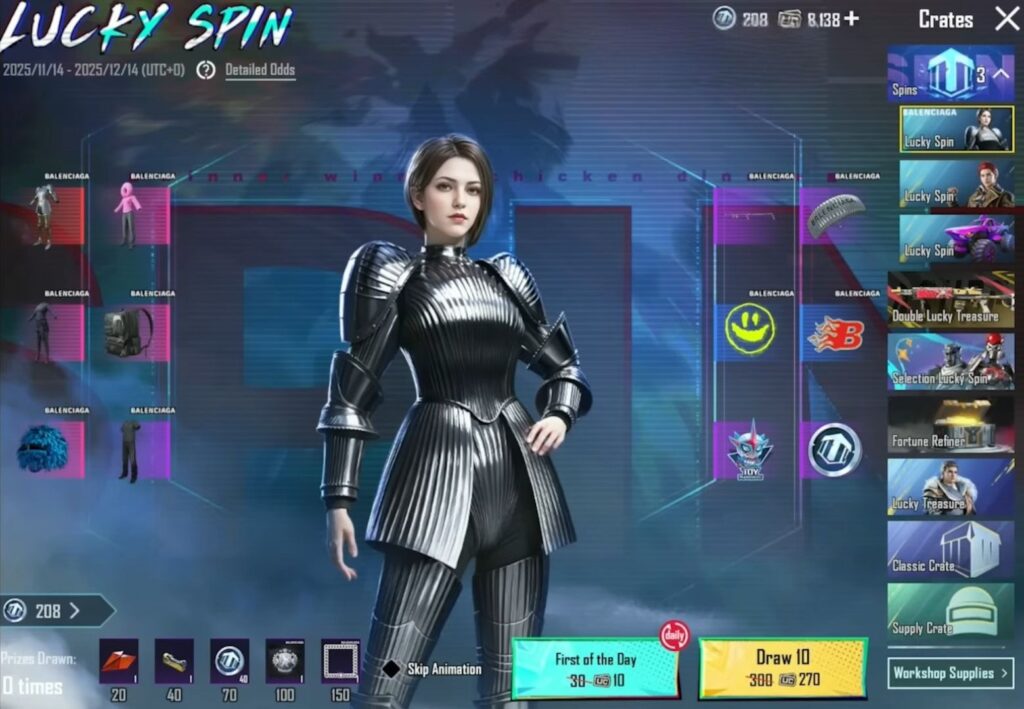Open the 208 spin token counter

point(56,611)
